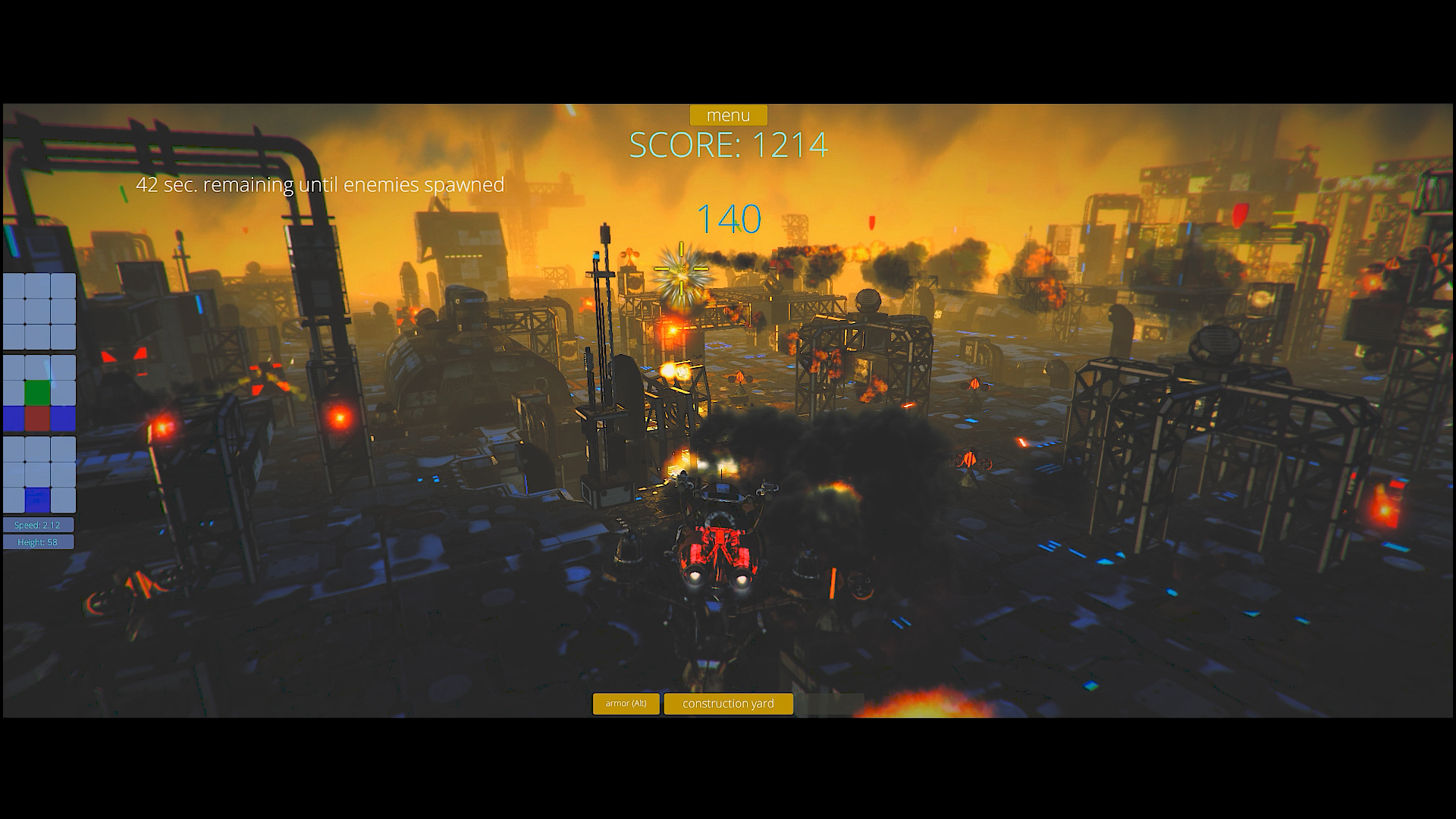
Task: Click the top-right cell of the upper build grid
Action: 64,286
